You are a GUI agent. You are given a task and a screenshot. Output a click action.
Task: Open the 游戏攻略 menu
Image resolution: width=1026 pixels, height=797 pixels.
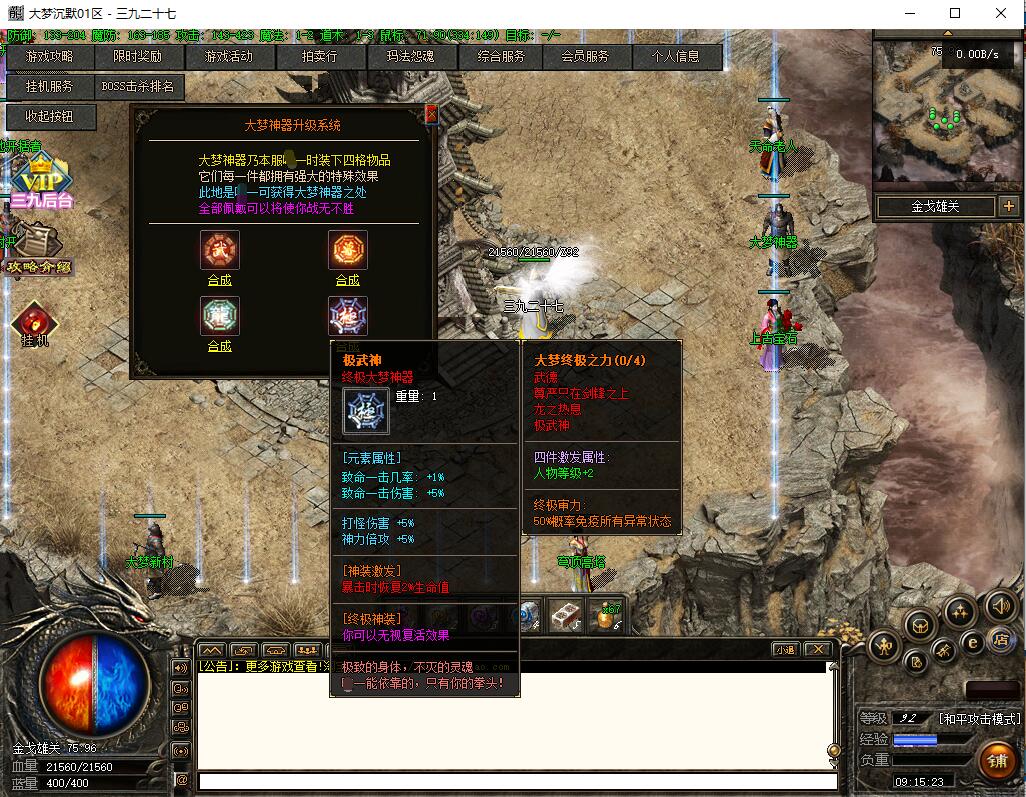[49, 57]
